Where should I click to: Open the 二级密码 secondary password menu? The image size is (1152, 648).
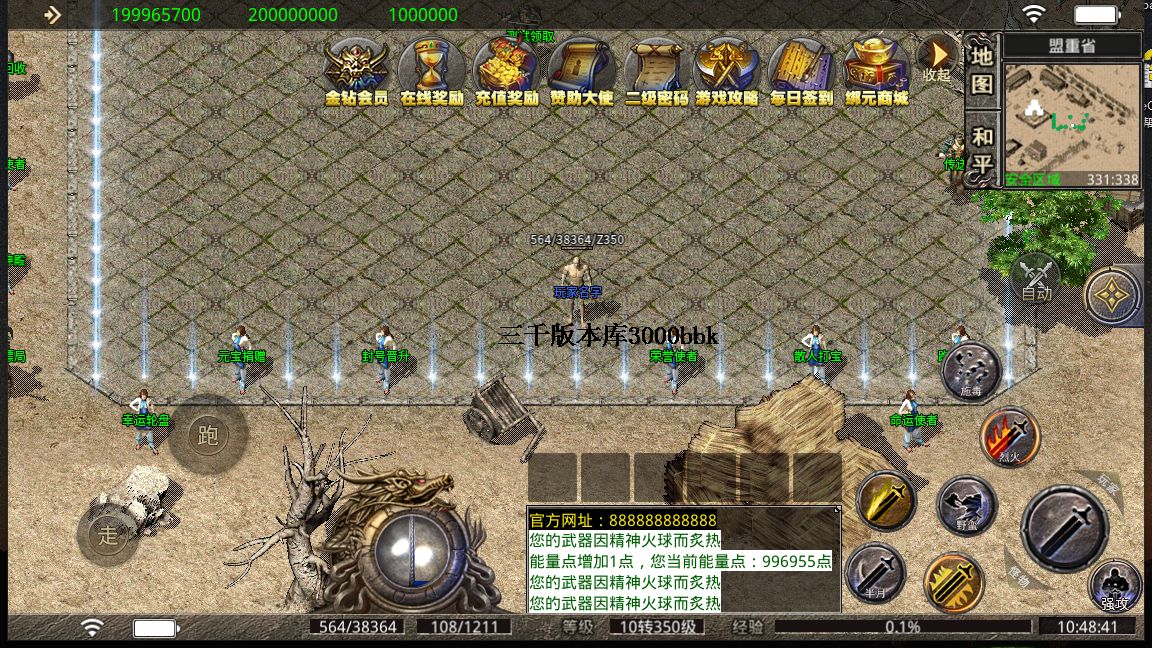(656, 70)
